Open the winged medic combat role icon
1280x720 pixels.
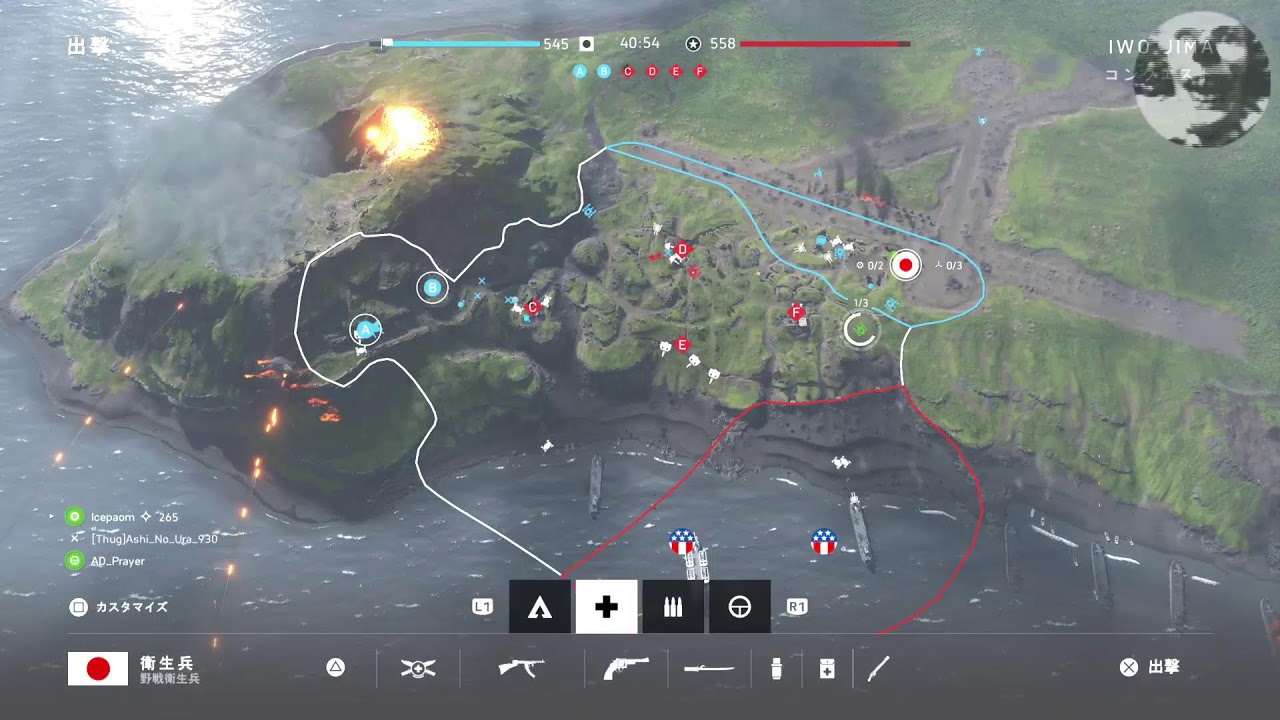click(418, 668)
